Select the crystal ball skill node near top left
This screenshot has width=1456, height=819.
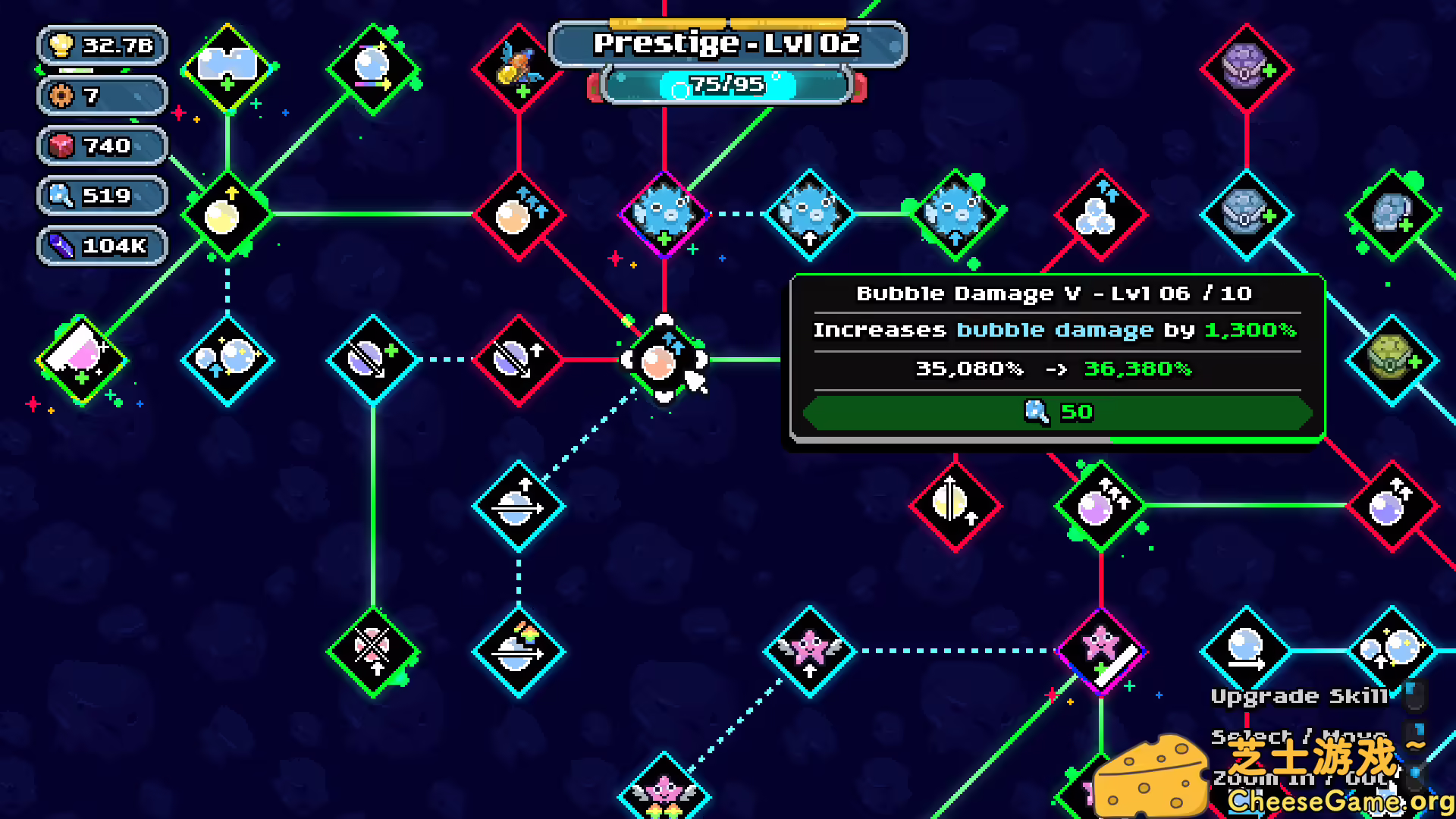pyautogui.click(x=372, y=68)
